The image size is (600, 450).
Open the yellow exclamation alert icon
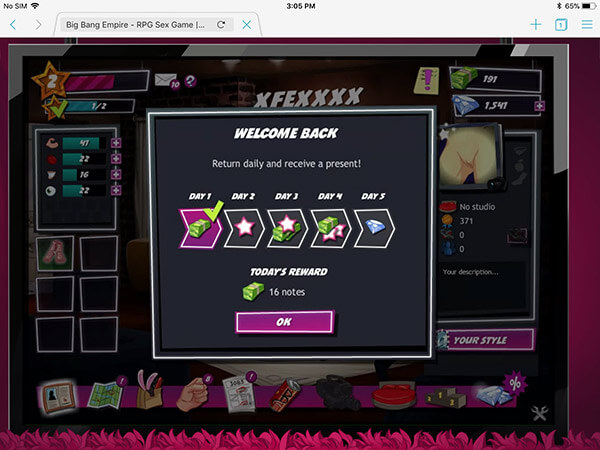pos(430,79)
